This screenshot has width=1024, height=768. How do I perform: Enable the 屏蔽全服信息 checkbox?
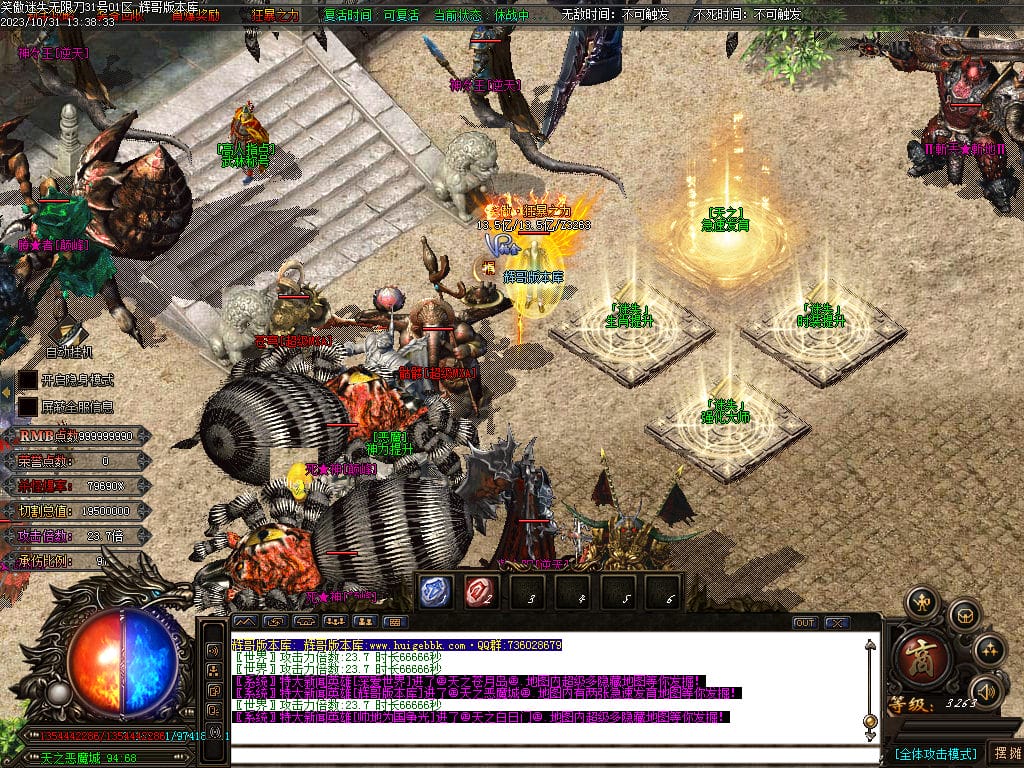click(x=28, y=407)
